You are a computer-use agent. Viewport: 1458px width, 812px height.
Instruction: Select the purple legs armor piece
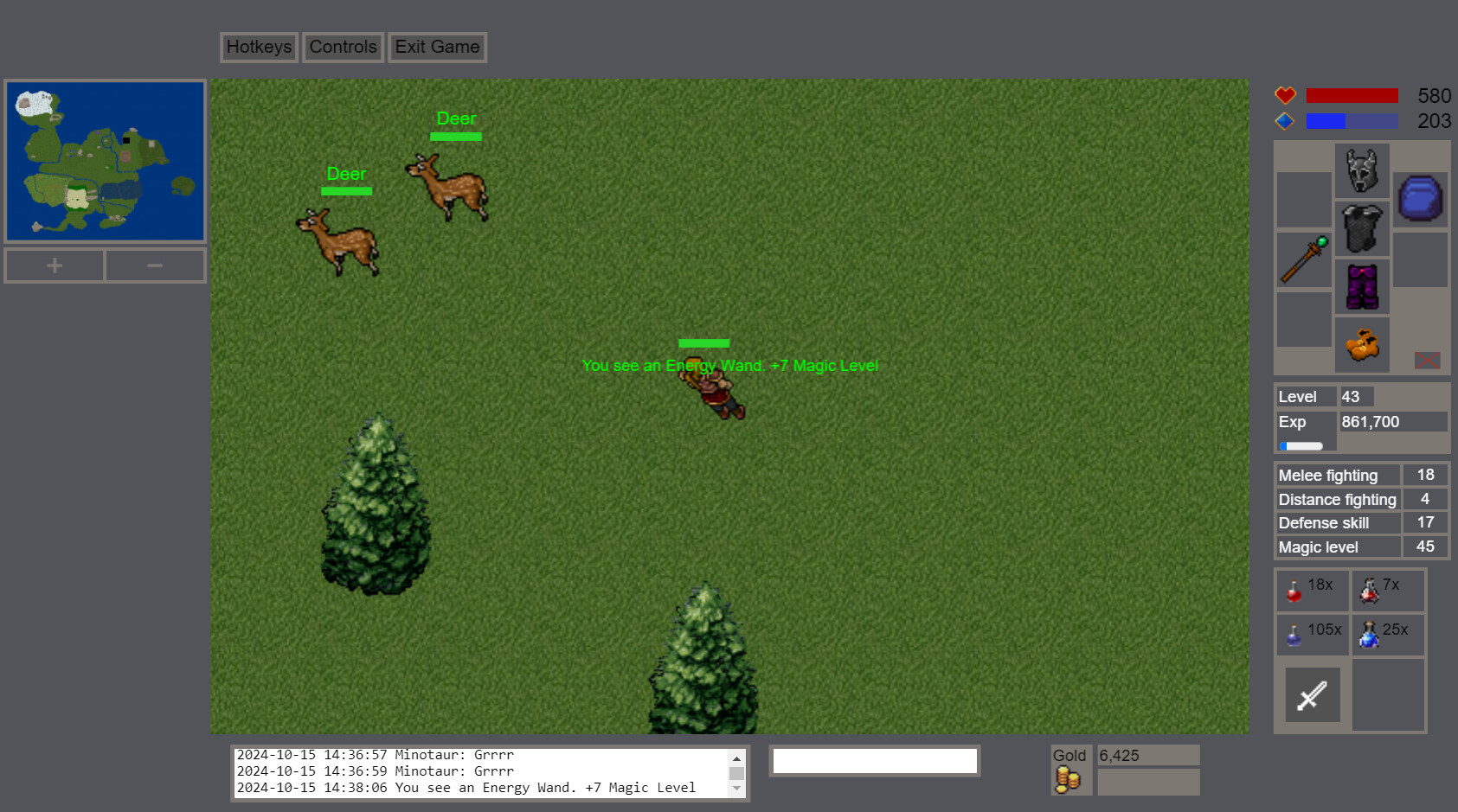[x=1361, y=285]
